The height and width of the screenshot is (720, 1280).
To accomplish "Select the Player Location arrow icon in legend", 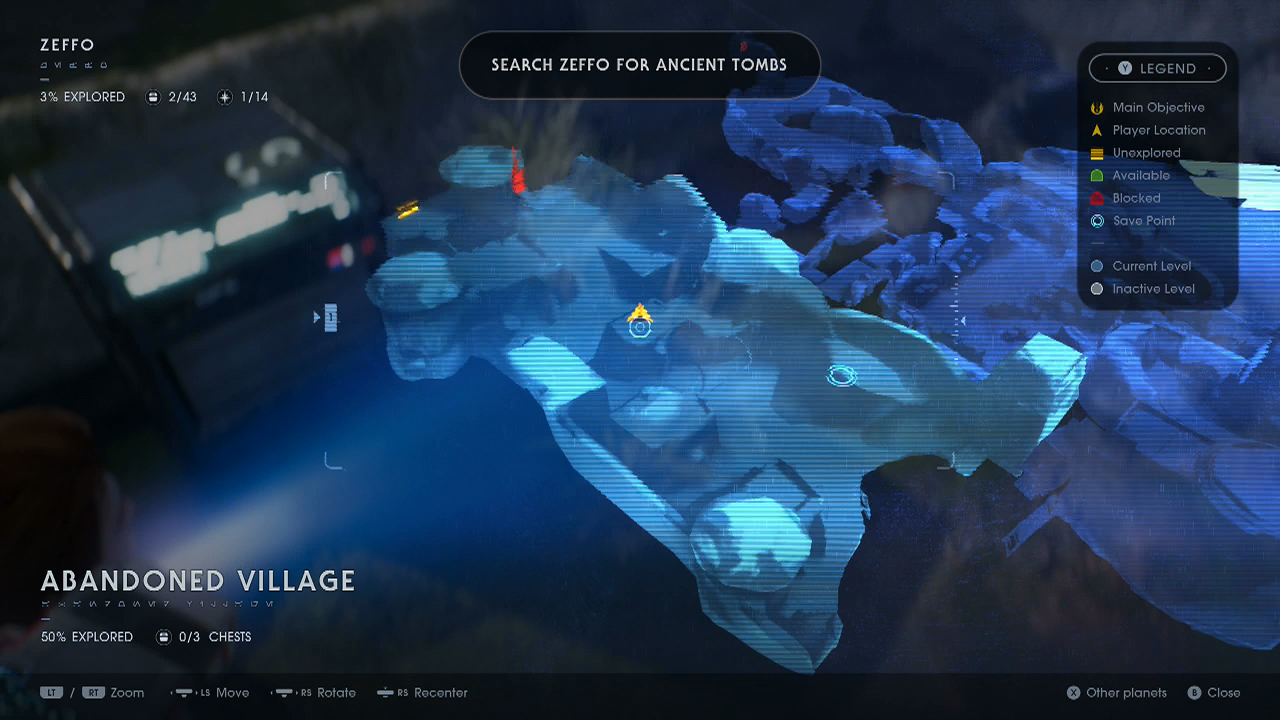I will [x=1097, y=130].
